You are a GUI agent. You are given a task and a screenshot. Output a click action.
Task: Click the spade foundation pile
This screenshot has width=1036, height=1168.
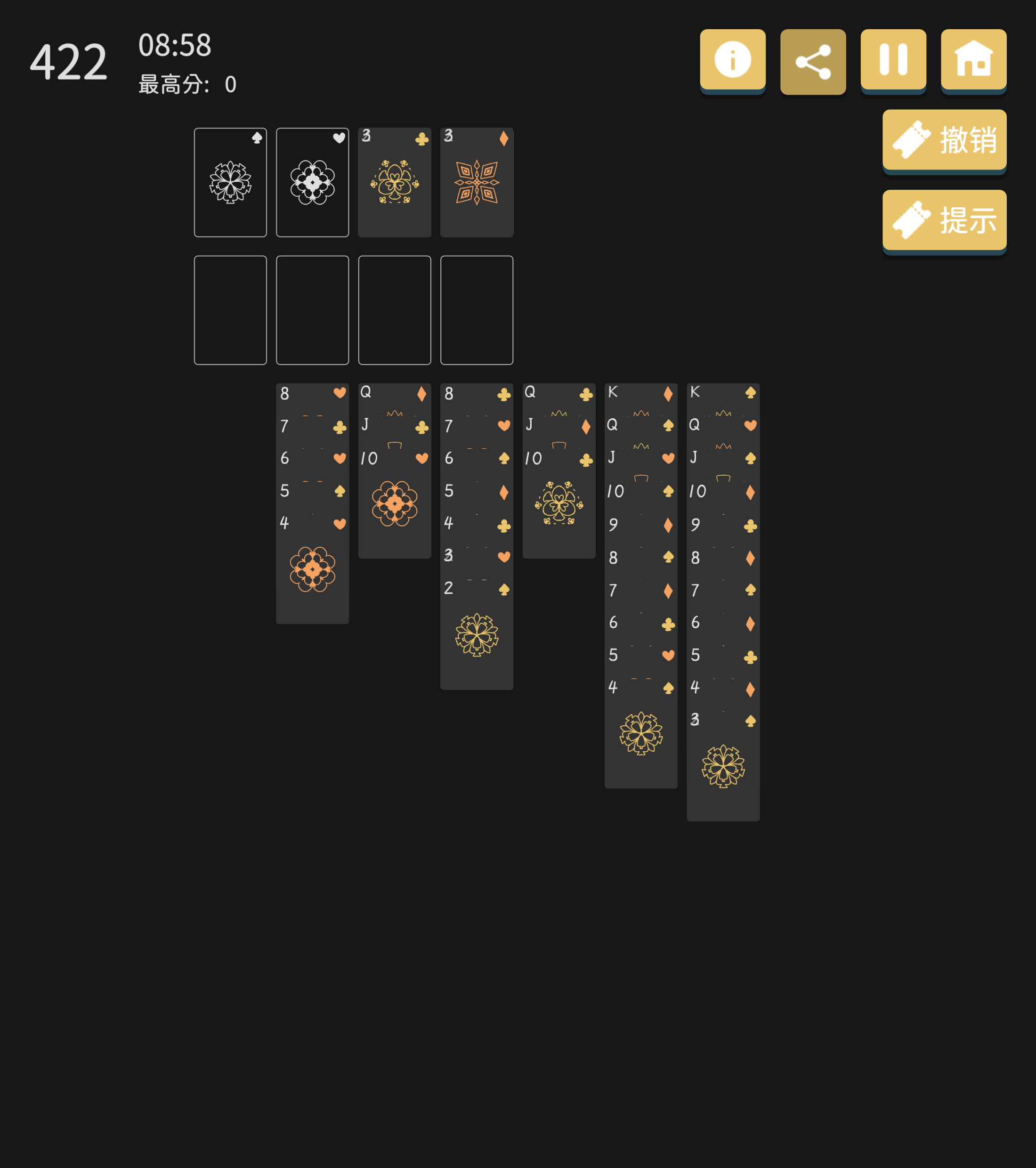[230, 182]
